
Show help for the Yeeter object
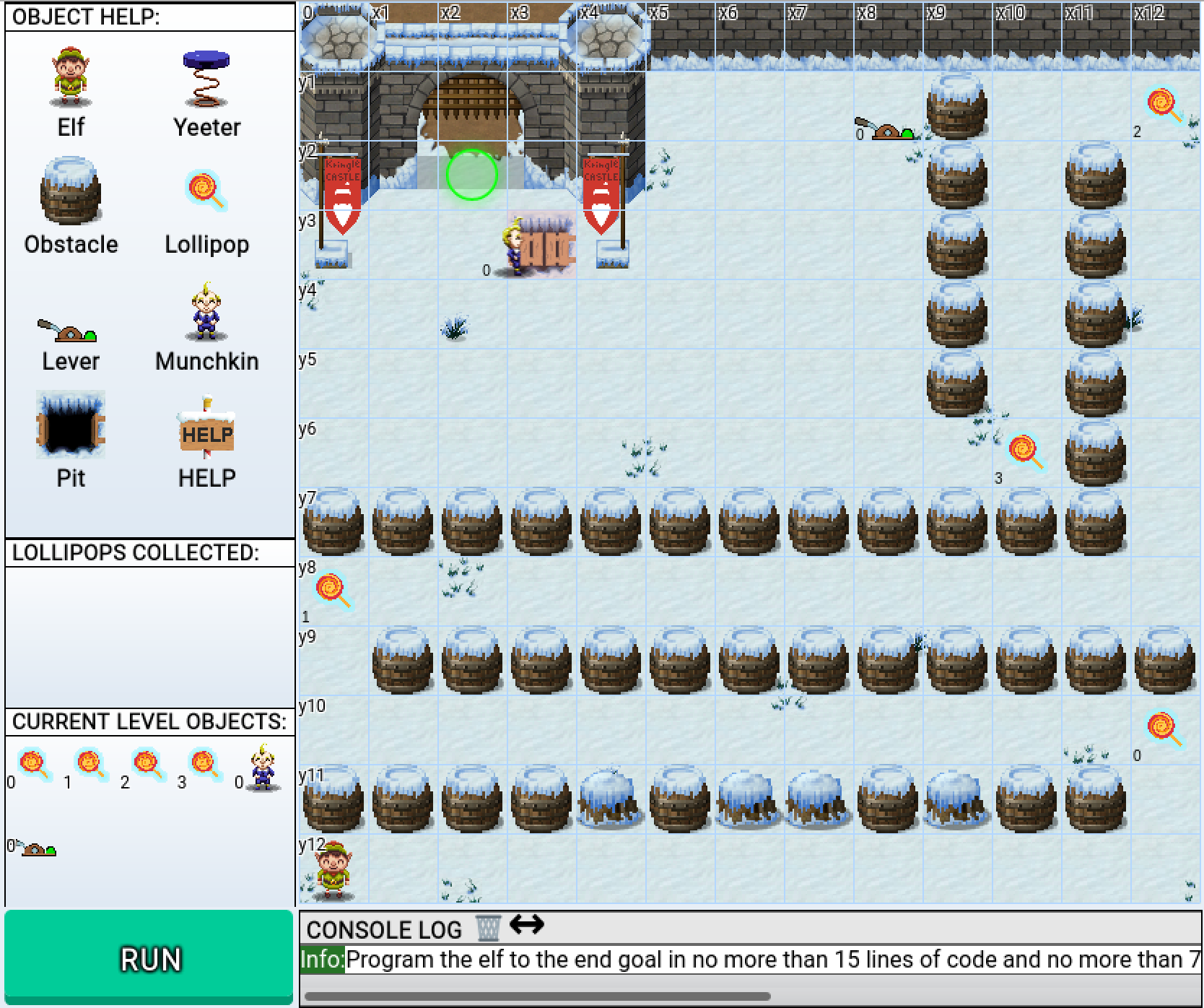[206, 78]
